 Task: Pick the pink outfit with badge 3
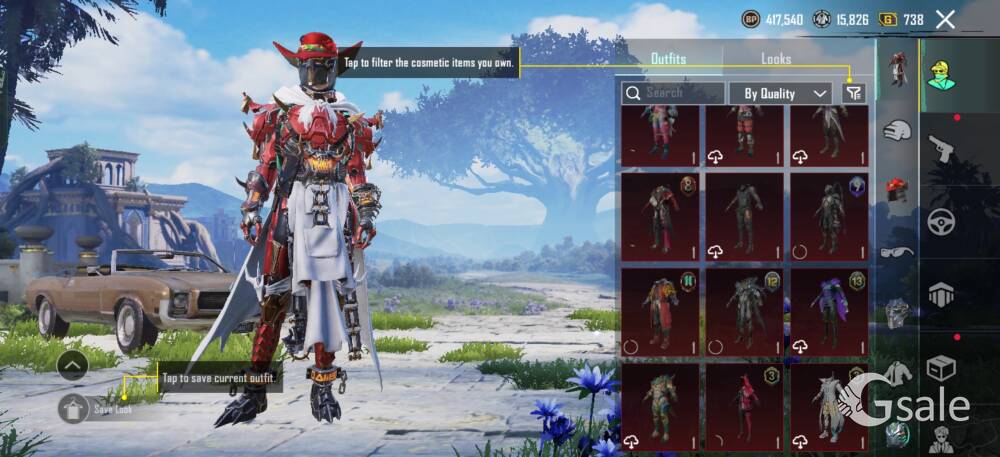coord(744,407)
